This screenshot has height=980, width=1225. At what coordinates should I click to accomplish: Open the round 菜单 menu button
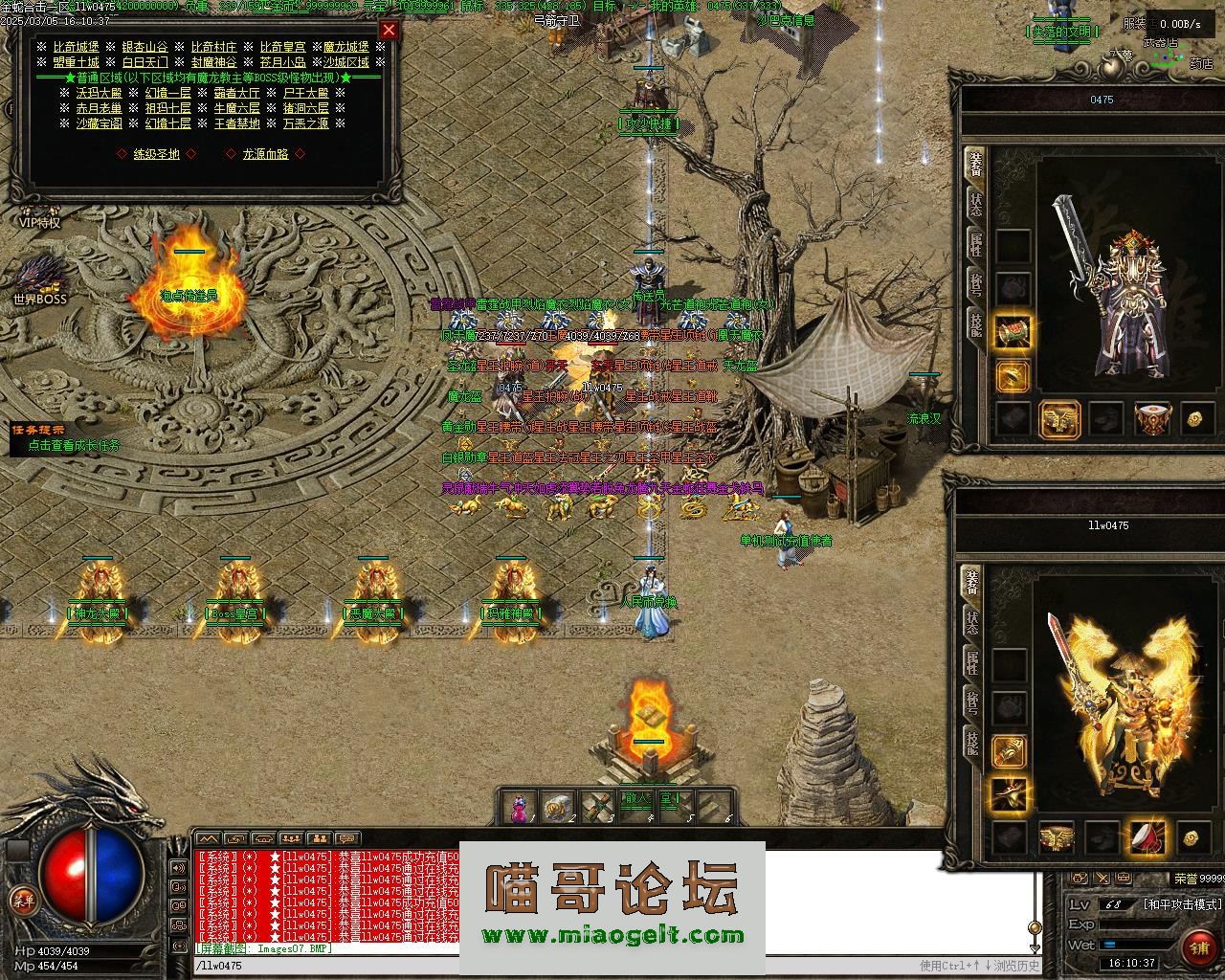21,899
